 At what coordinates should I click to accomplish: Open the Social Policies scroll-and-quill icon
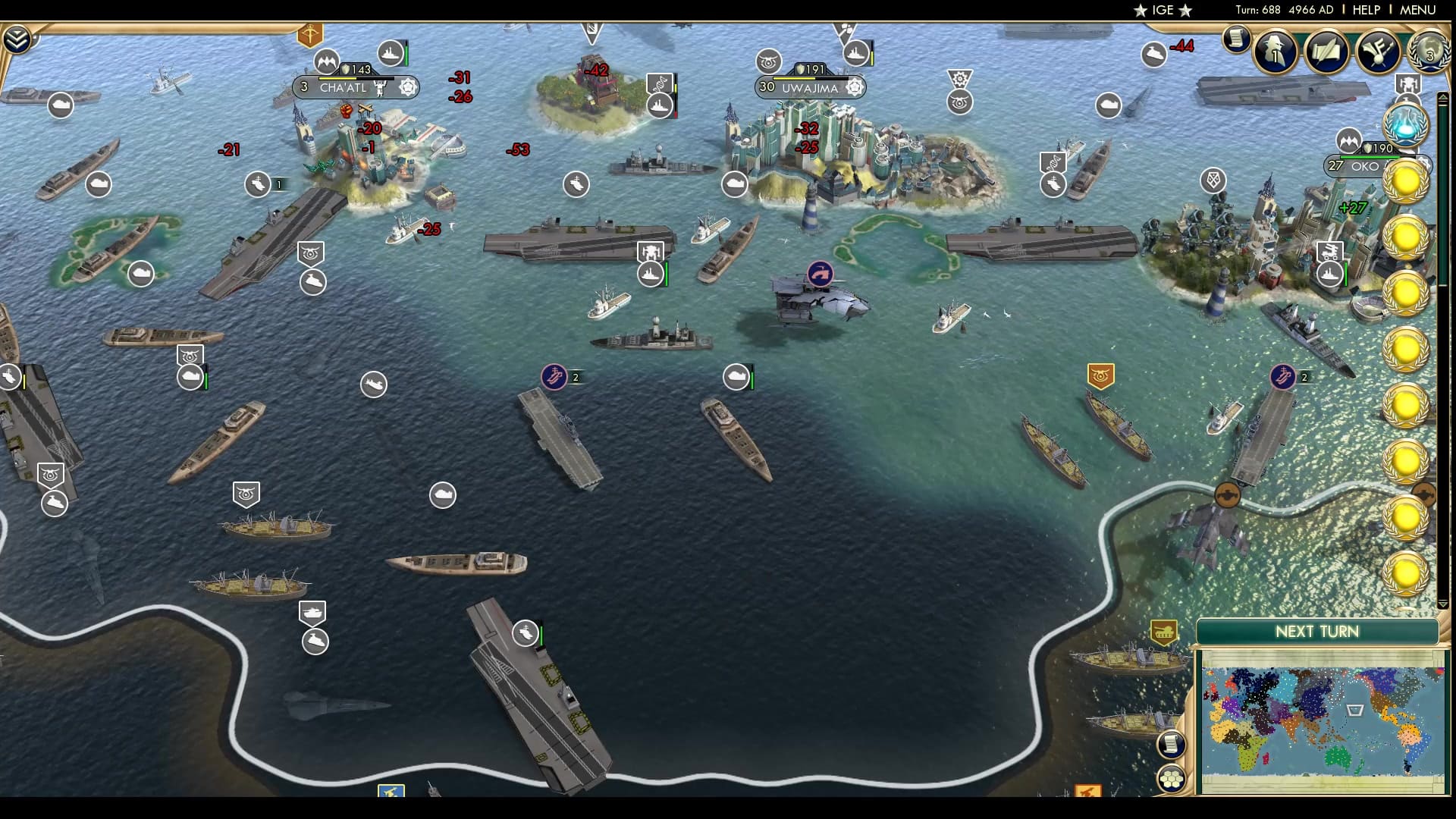[x=1327, y=52]
